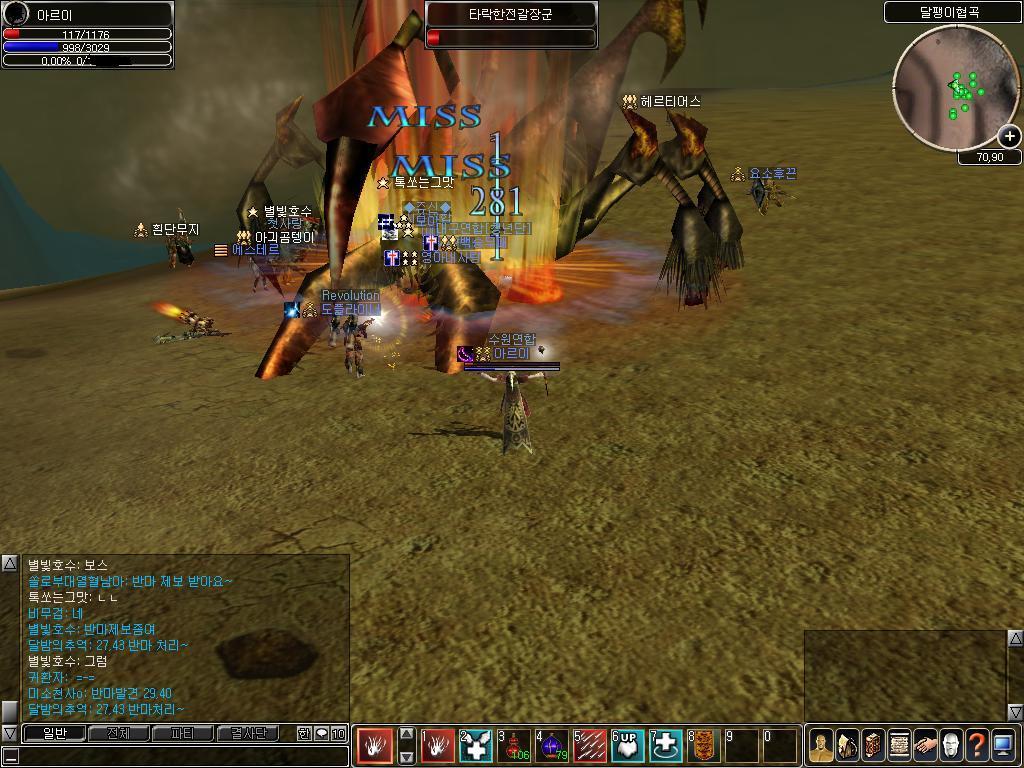Click the minimap plus zoom button

tap(1009, 136)
